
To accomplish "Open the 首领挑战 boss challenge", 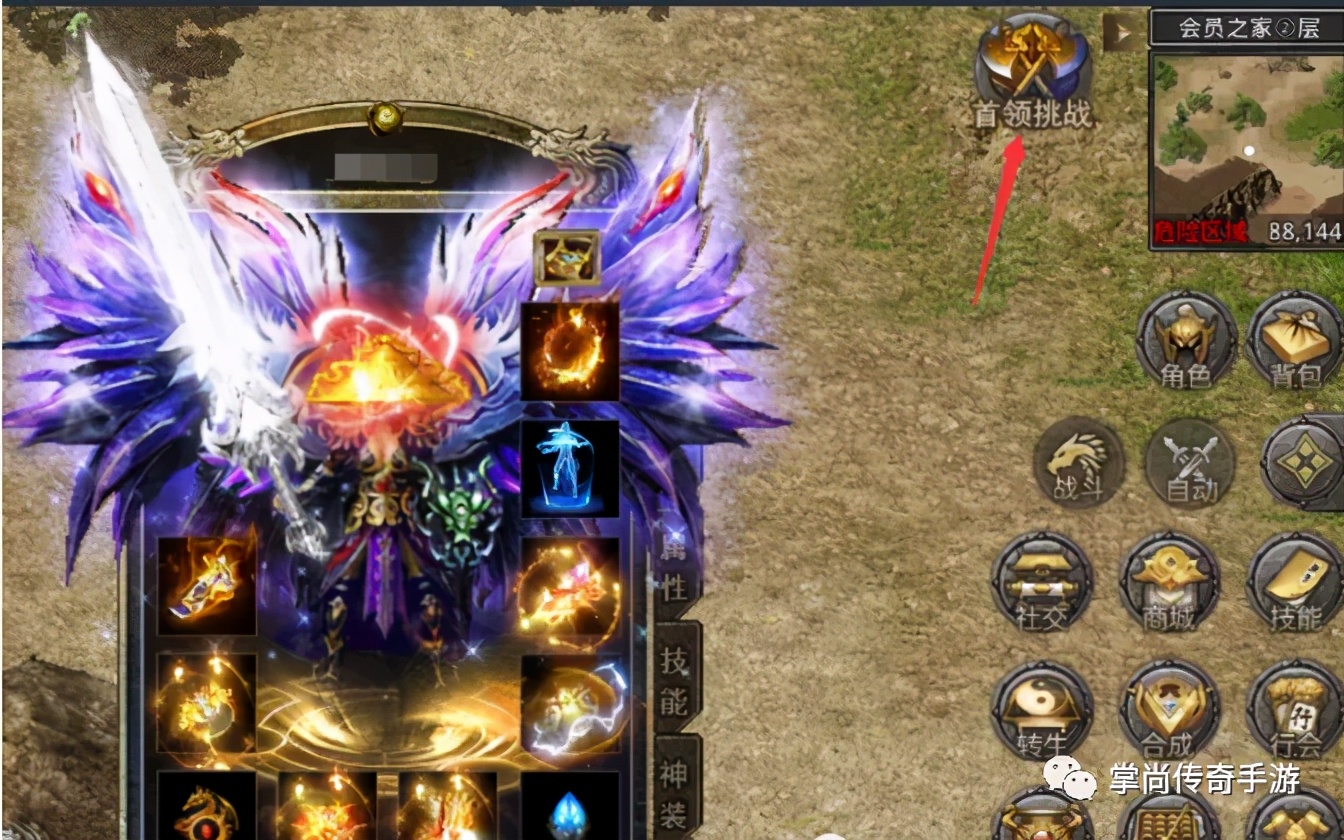I will click(x=1033, y=70).
